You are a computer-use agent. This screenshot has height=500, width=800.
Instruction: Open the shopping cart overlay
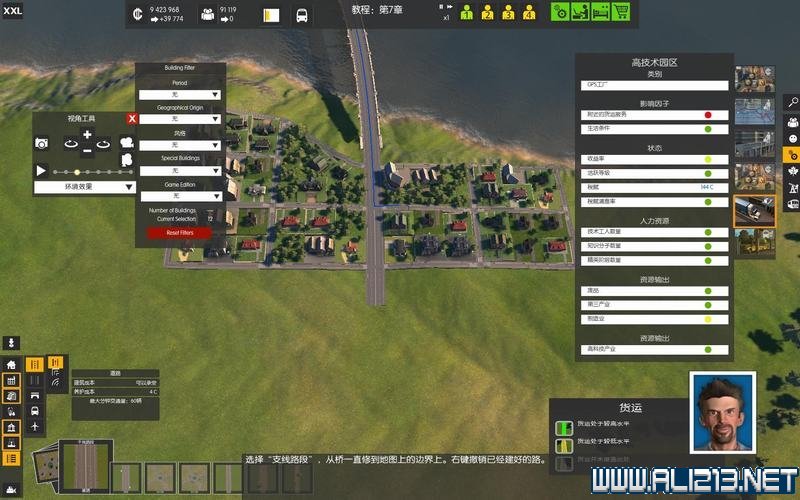[621, 13]
